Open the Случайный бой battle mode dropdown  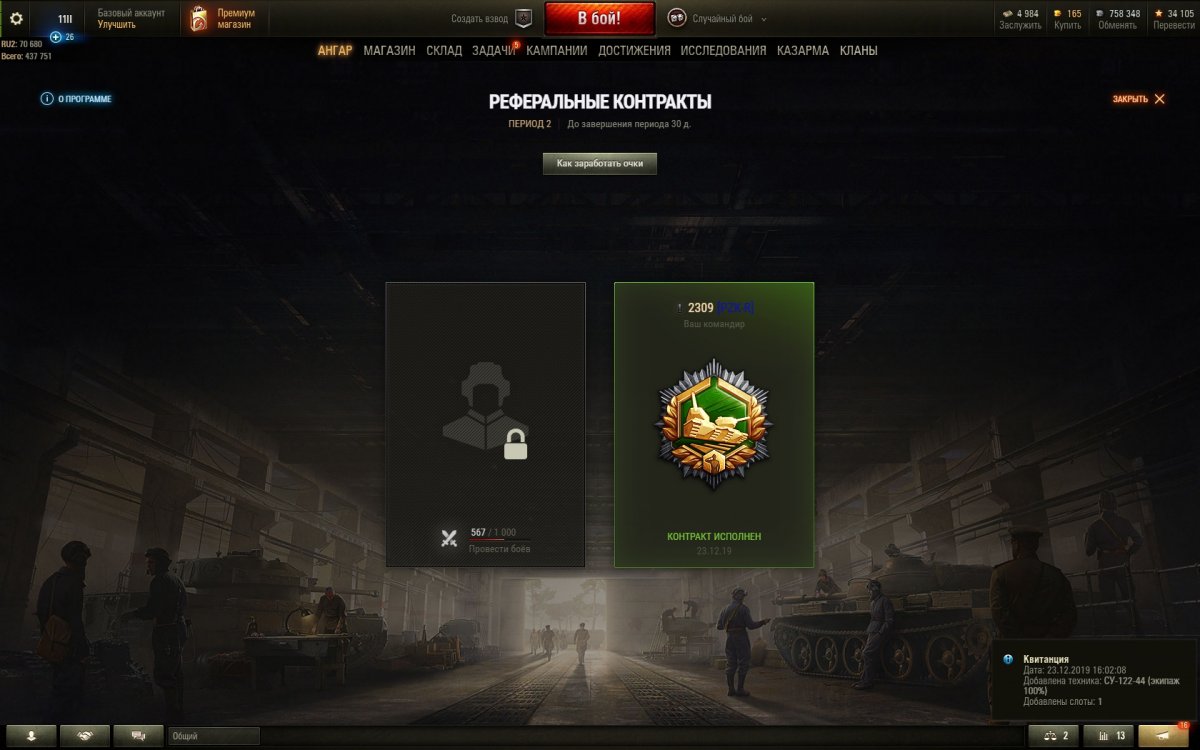pyautogui.click(x=720, y=18)
